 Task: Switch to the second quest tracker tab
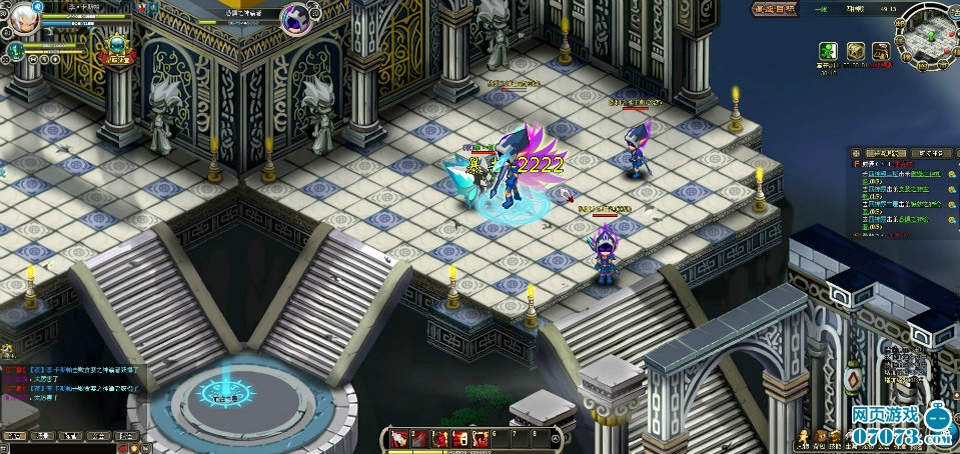(930, 153)
